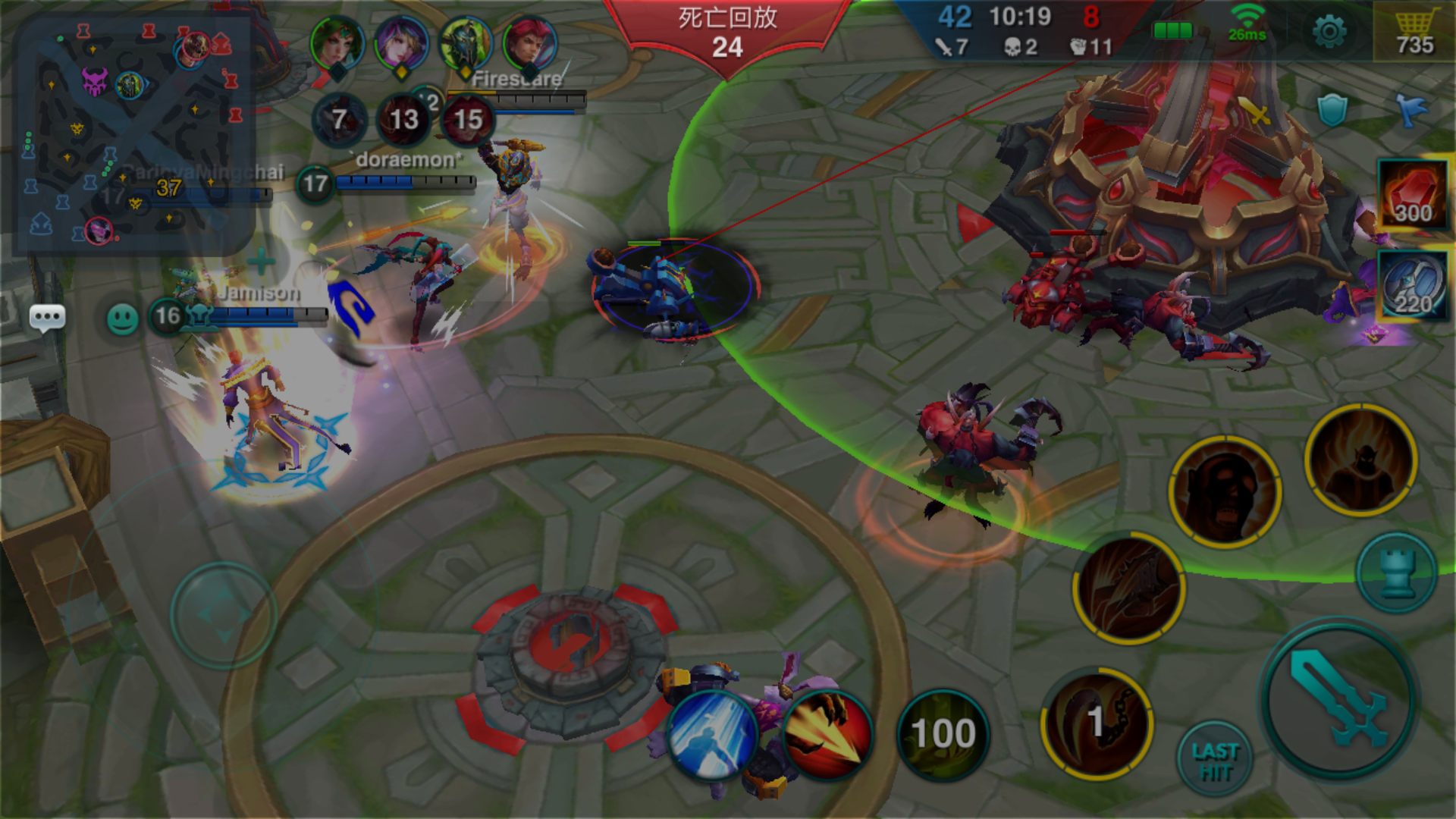
Task: Open the settings gear icon
Action: click(x=1329, y=32)
